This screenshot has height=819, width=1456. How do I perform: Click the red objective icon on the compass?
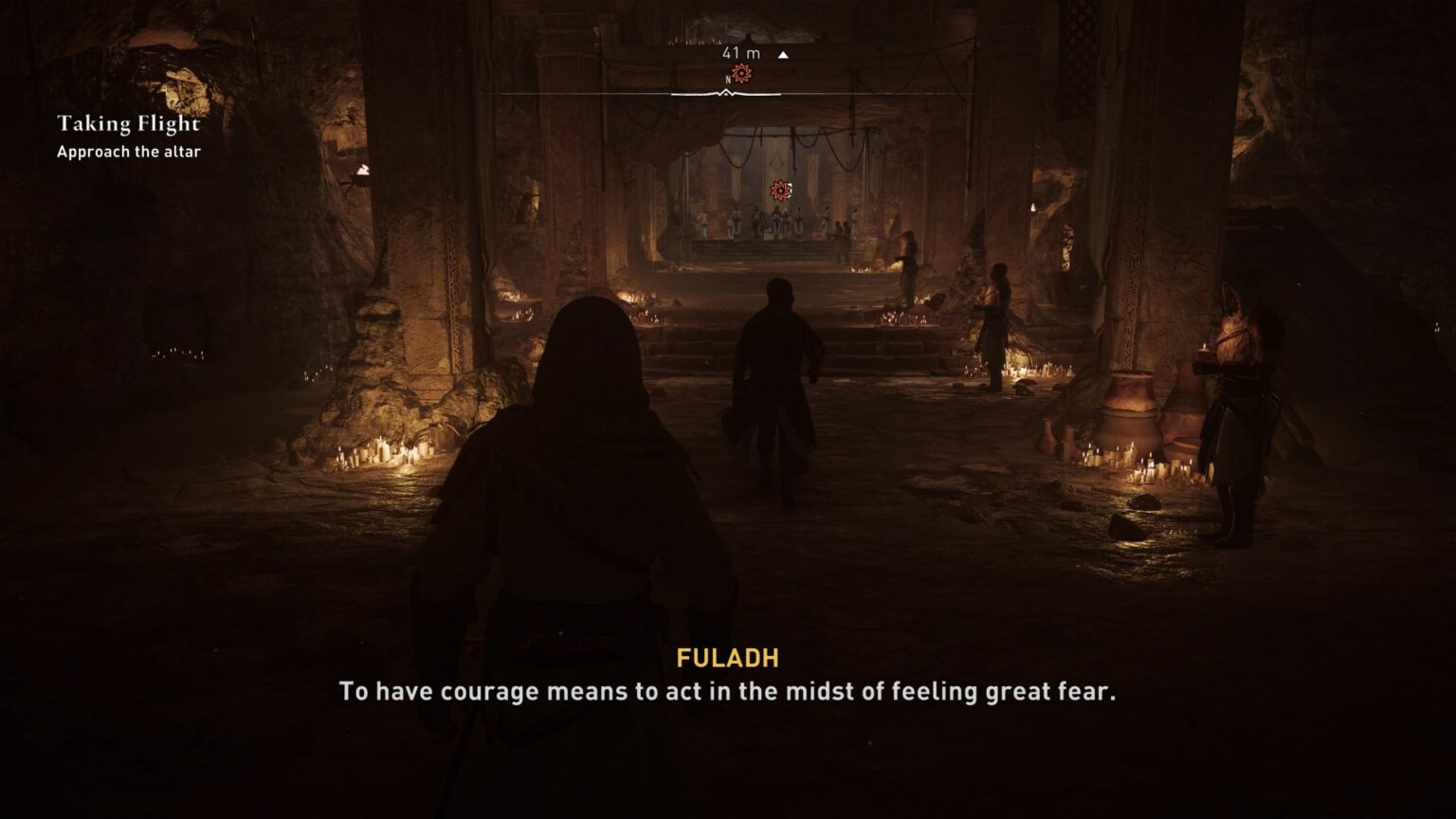pyautogui.click(x=741, y=74)
